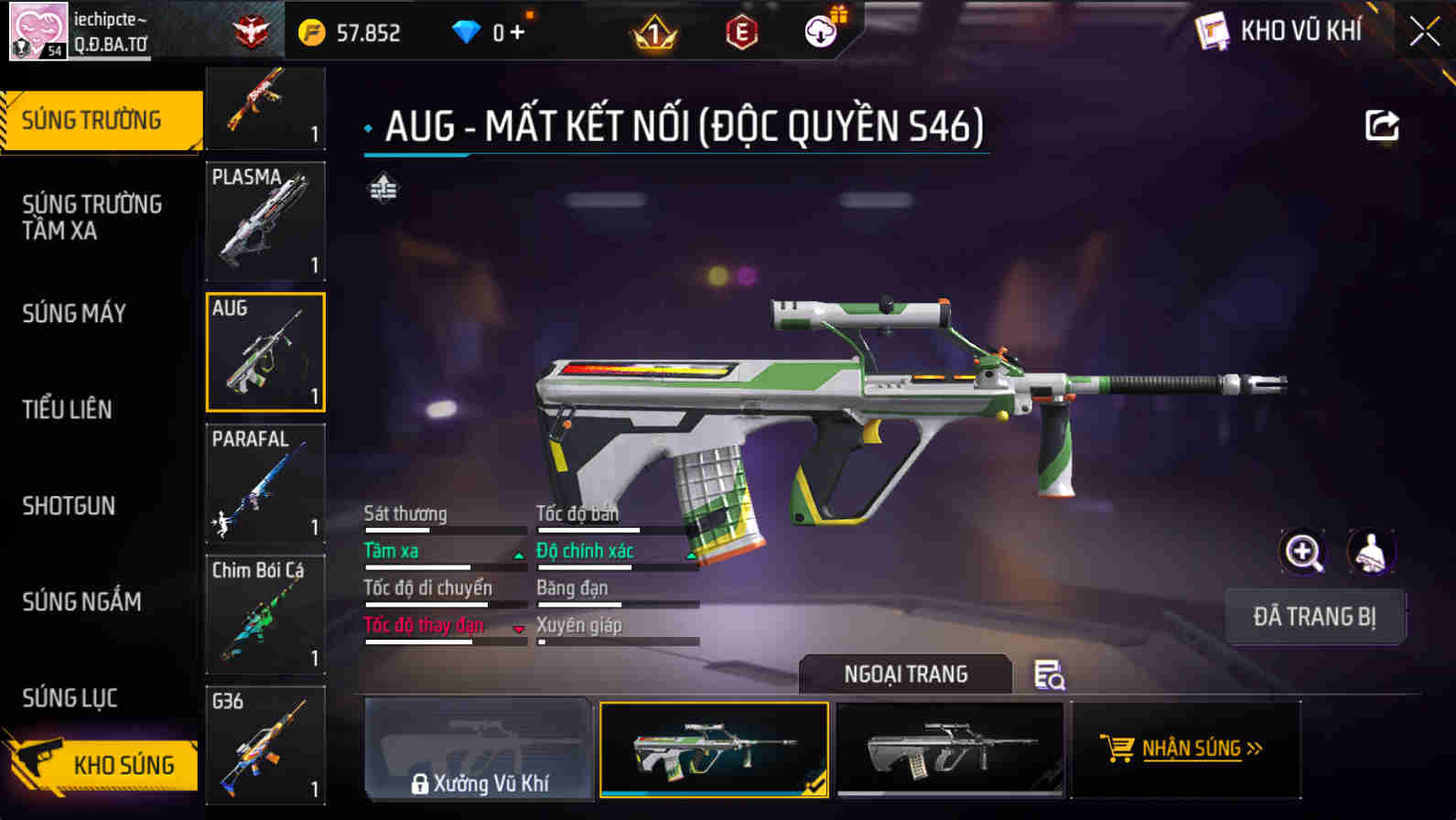Open the player profile avatar
The height and width of the screenshot is (820, 1456).
[38, 31]
